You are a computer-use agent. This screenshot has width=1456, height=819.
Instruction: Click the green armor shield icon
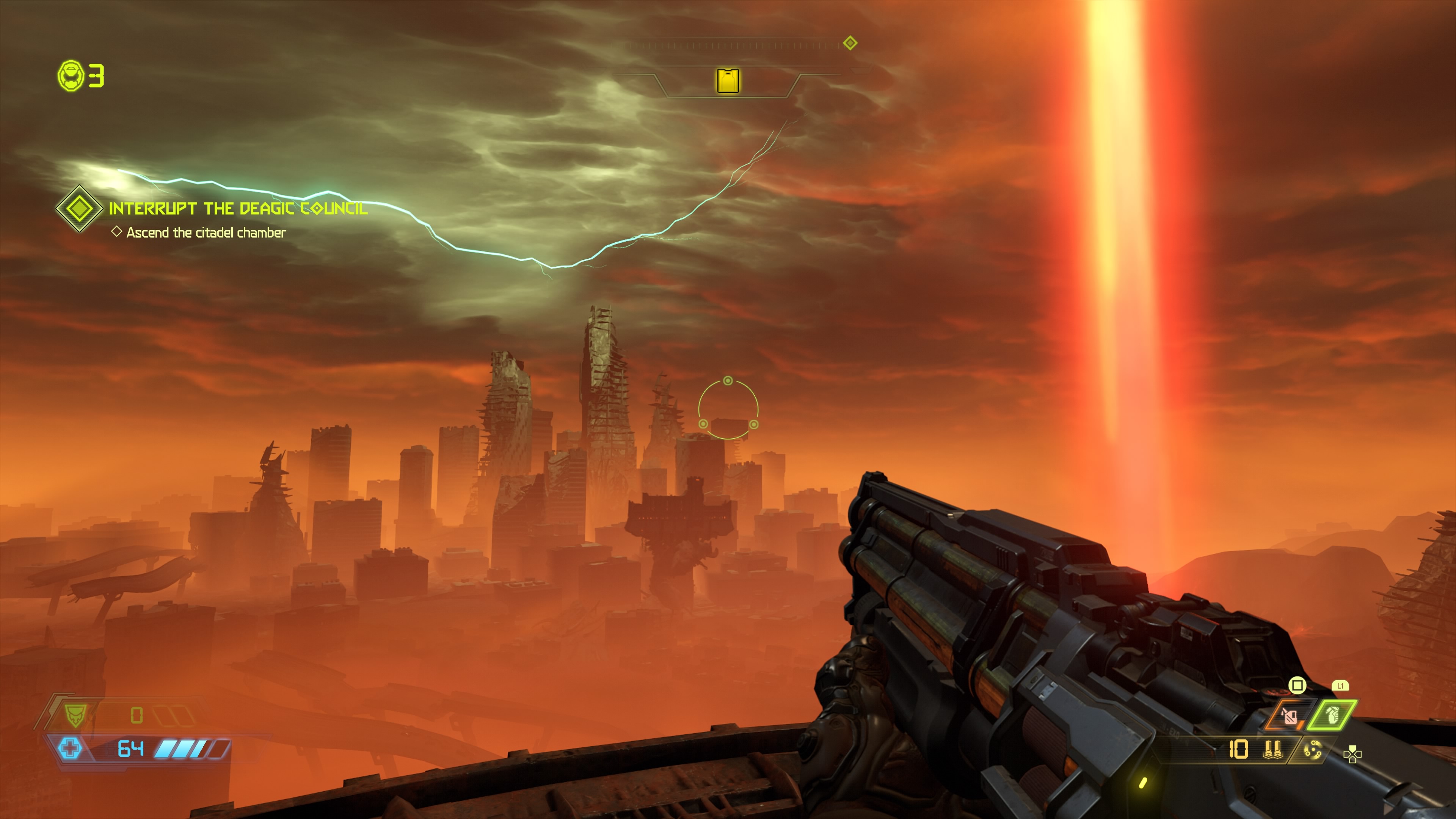[74, 715]
